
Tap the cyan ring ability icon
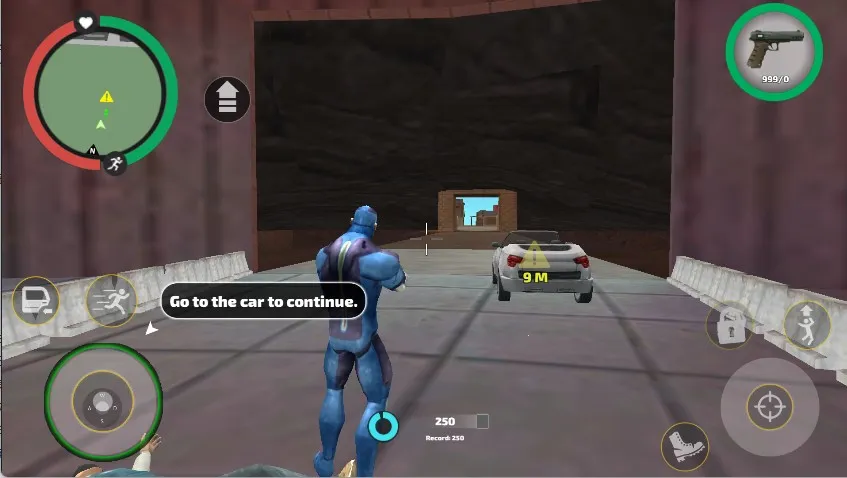click(383, 426)
